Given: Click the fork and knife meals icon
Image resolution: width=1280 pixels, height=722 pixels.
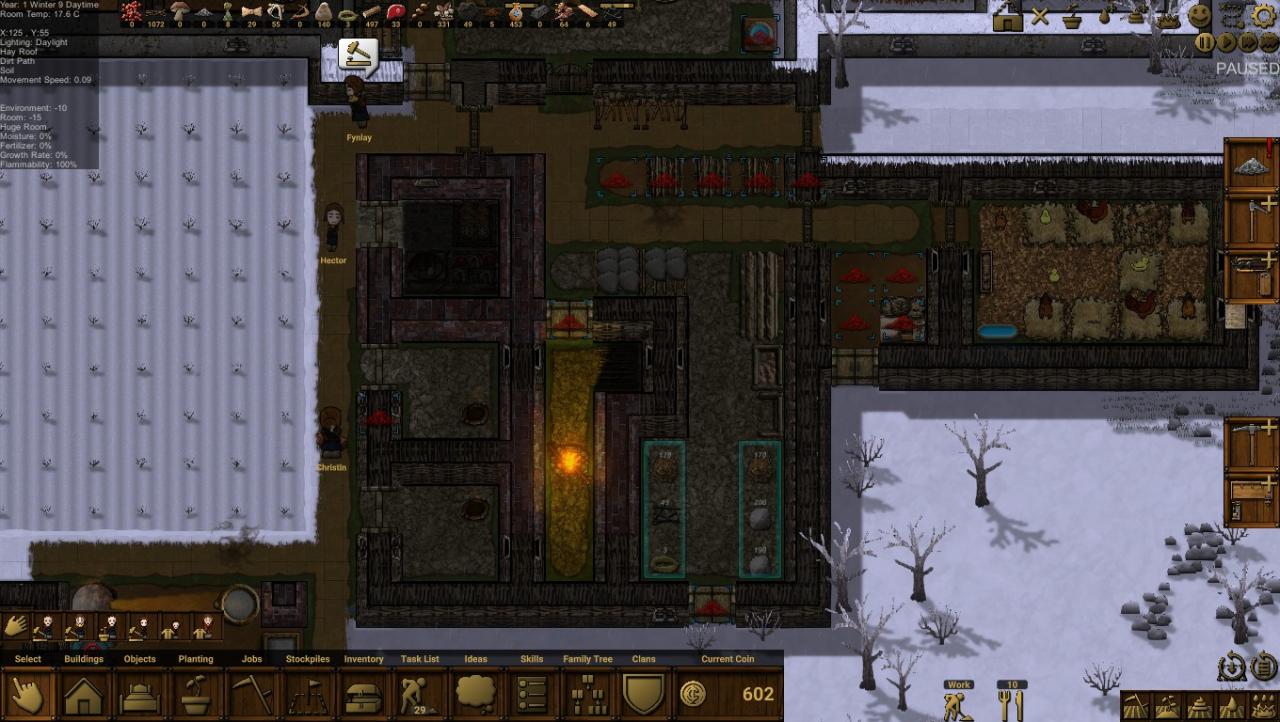Looking at the screenshot, I should 1010,704.
